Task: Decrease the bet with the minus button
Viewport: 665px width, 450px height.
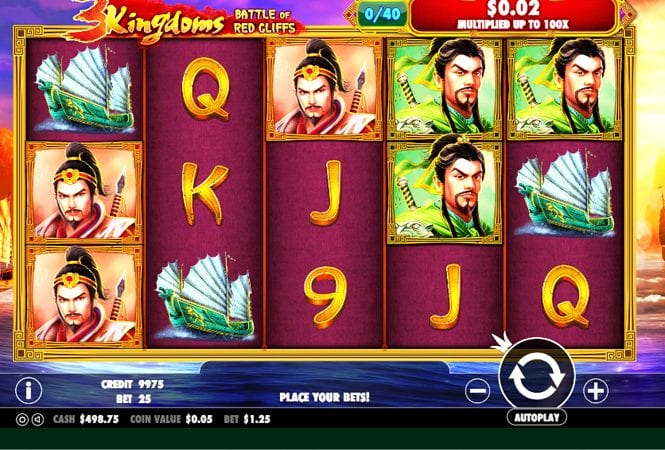Action: (478, 390)
